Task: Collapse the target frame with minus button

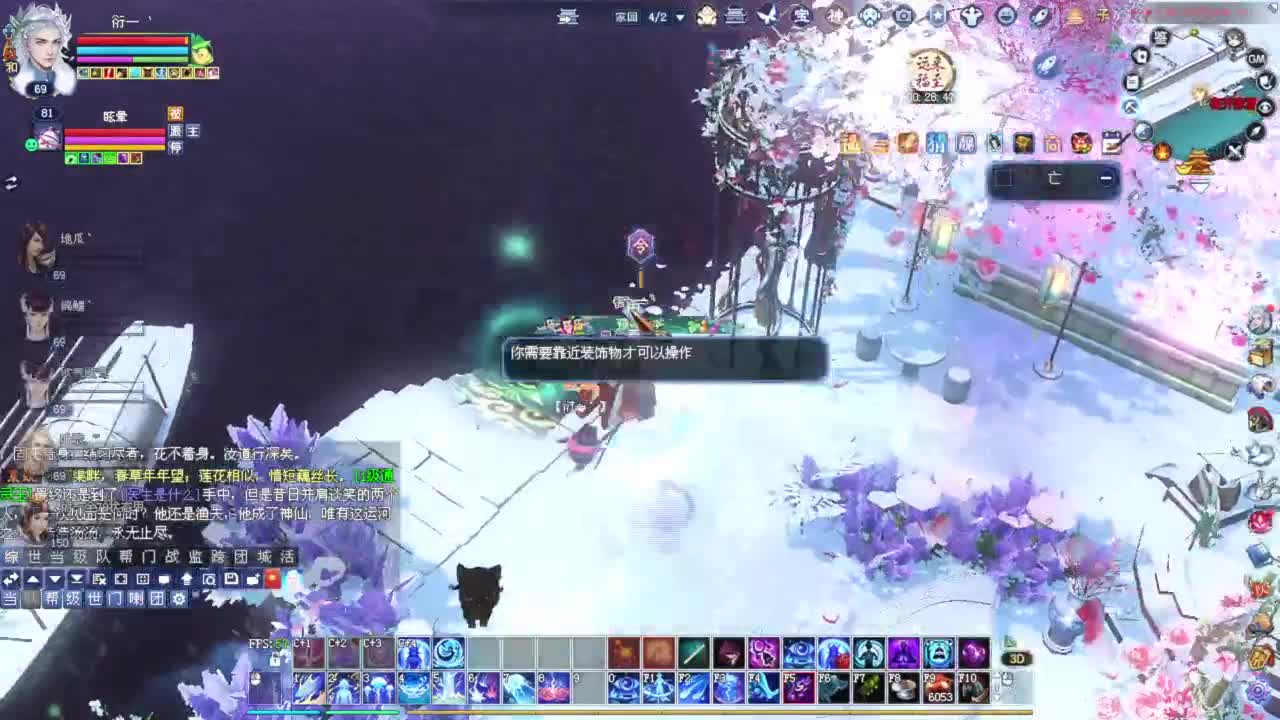Action: (x=1105, y=178)
